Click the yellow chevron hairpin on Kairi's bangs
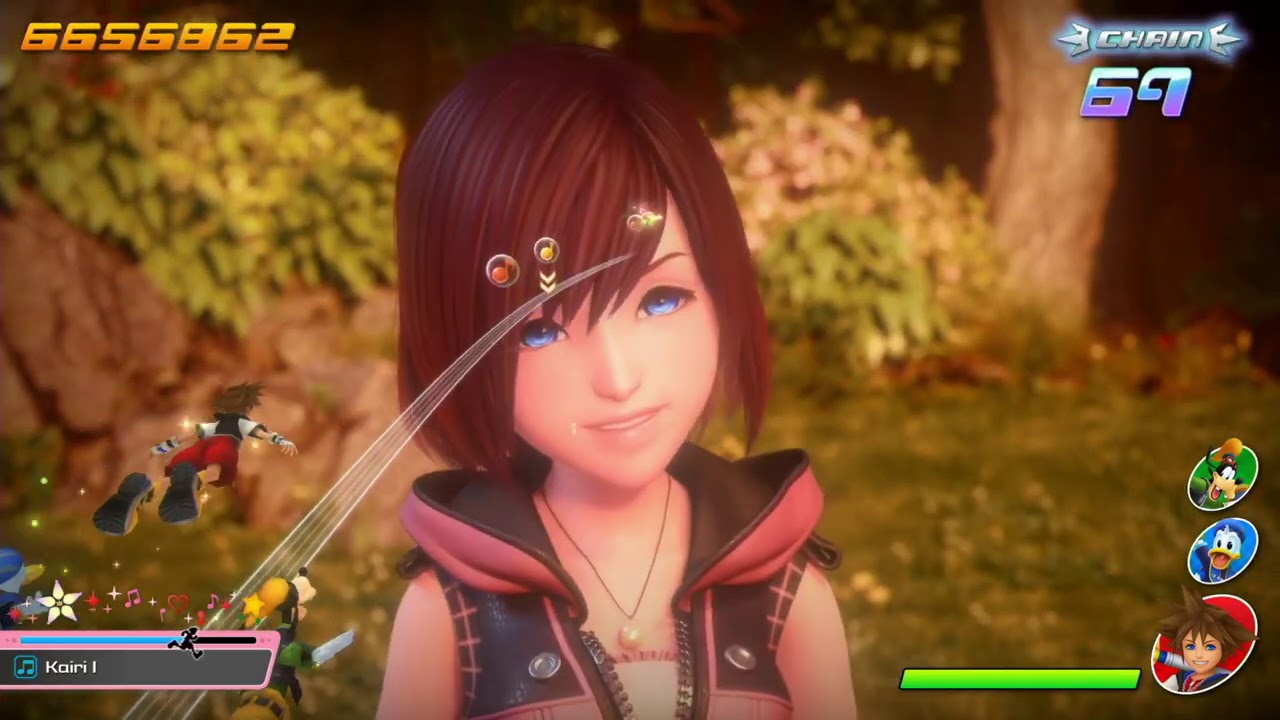 tap(547, 284)
